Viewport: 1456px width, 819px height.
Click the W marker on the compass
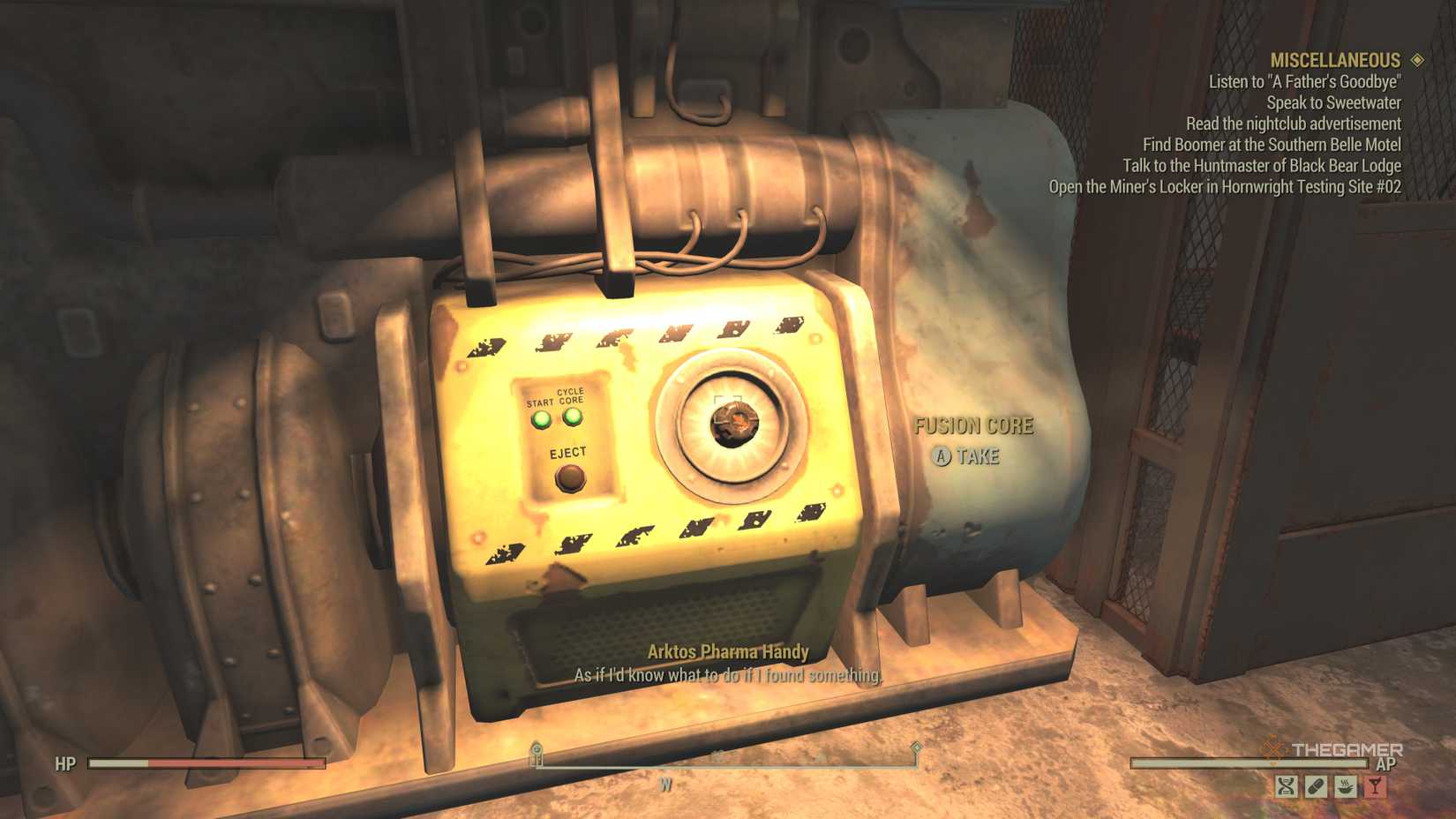(x=664, y=782)
